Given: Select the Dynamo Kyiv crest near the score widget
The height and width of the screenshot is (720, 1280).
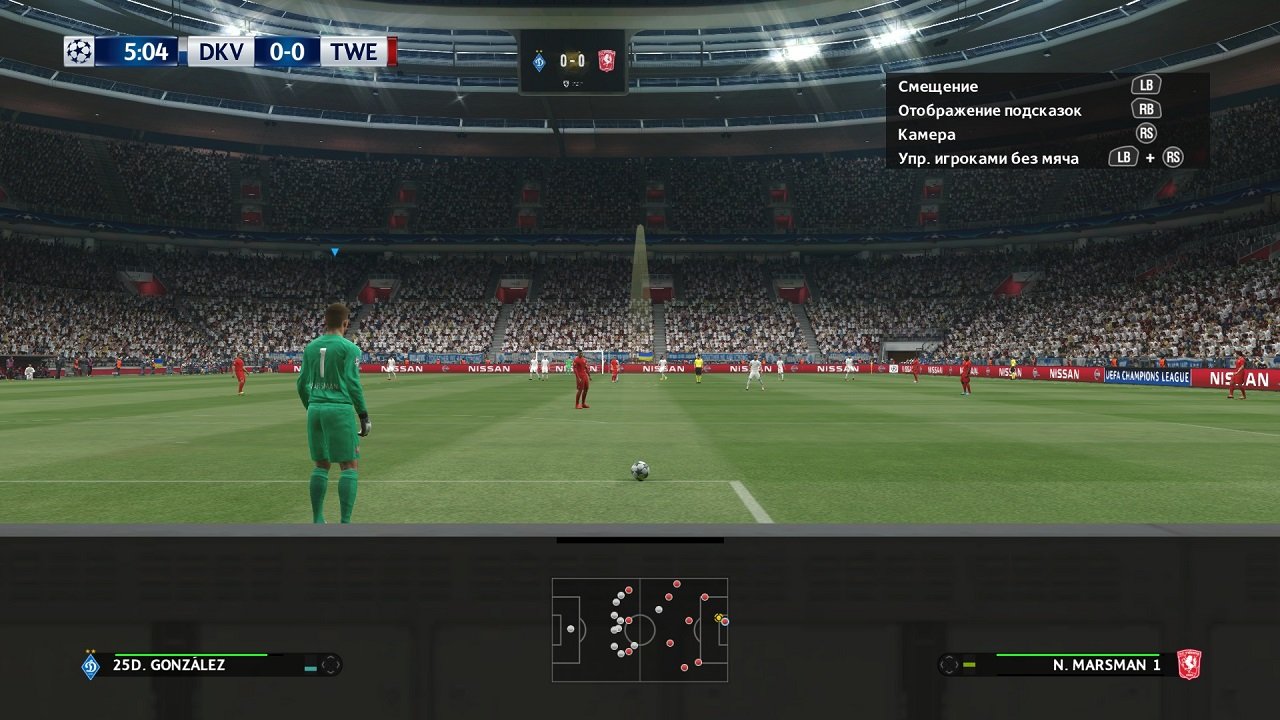Looking at the screenshot, I should 540,59.
